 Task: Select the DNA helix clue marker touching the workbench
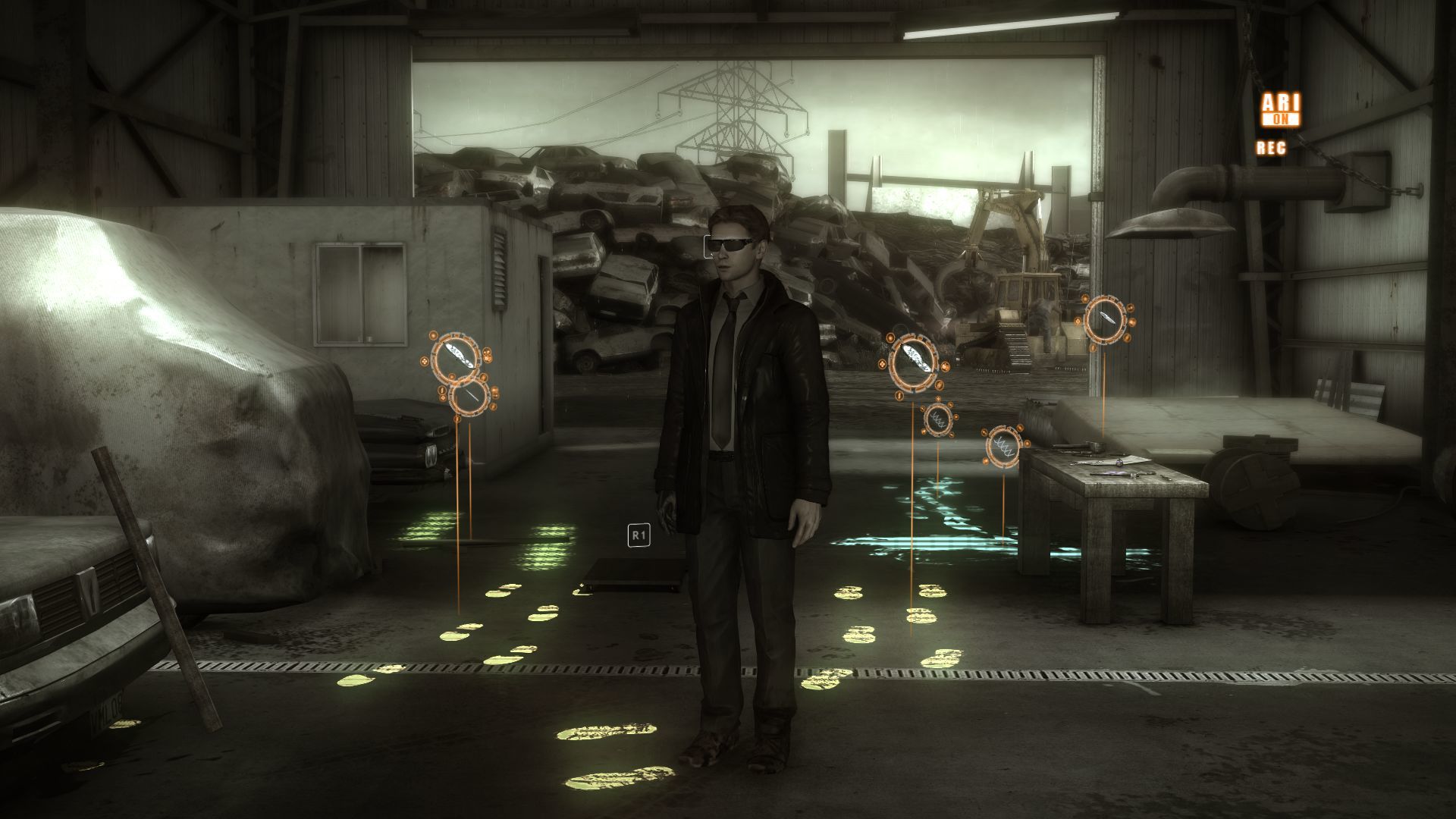pos(1004,445)
